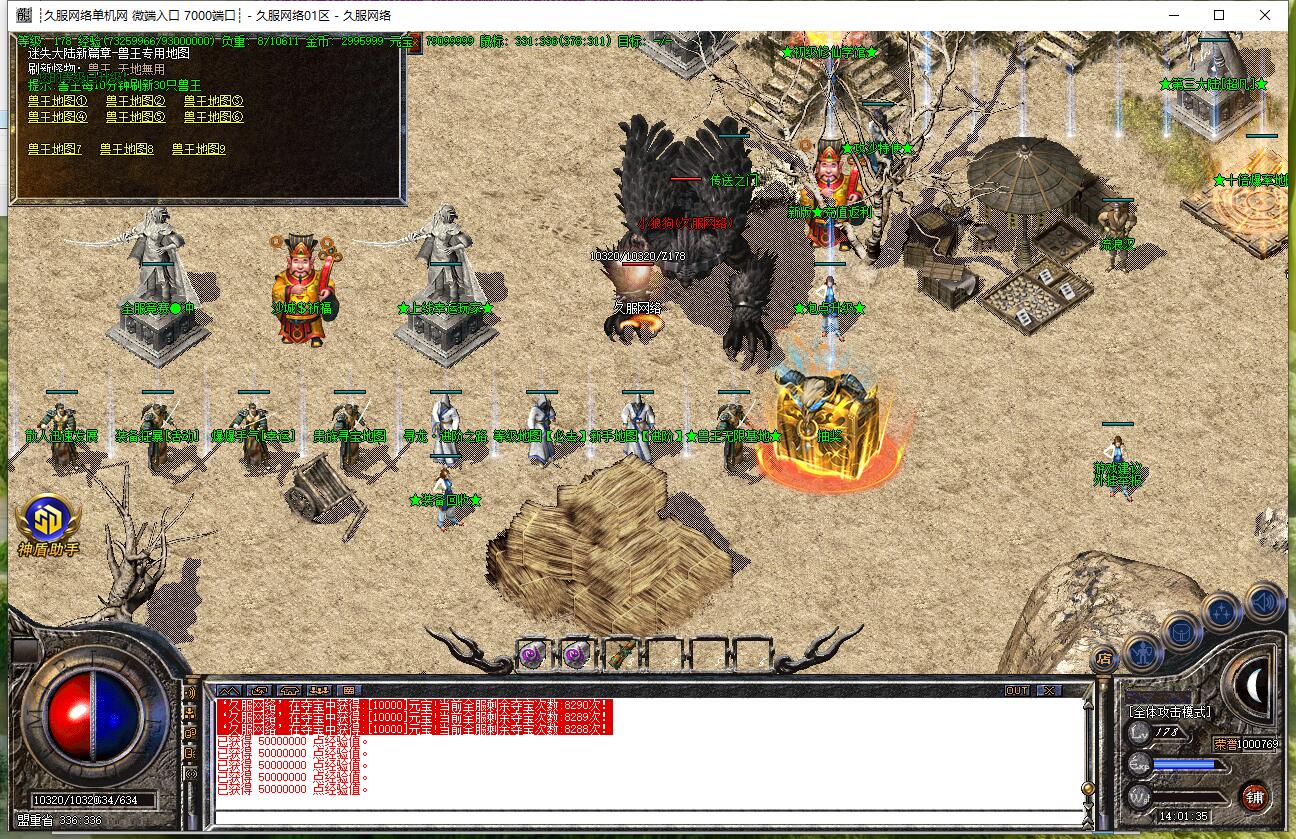Image resolution: width=1296 pixels, height=839 pixels.
Task: Choose the 兽王地图9 link
Action: [x=199, y=149]
